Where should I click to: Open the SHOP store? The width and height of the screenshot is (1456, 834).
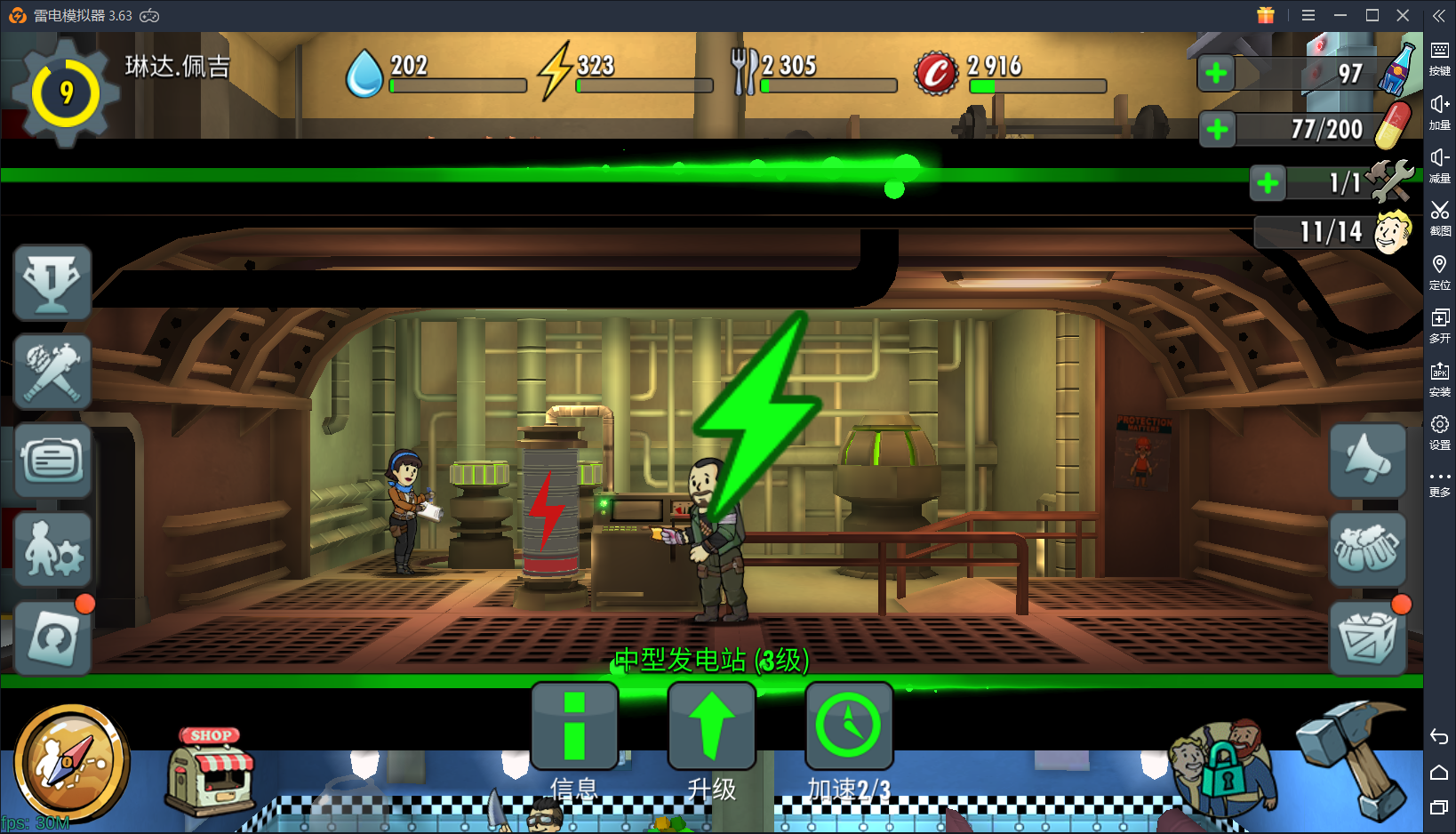pos(211,770)
